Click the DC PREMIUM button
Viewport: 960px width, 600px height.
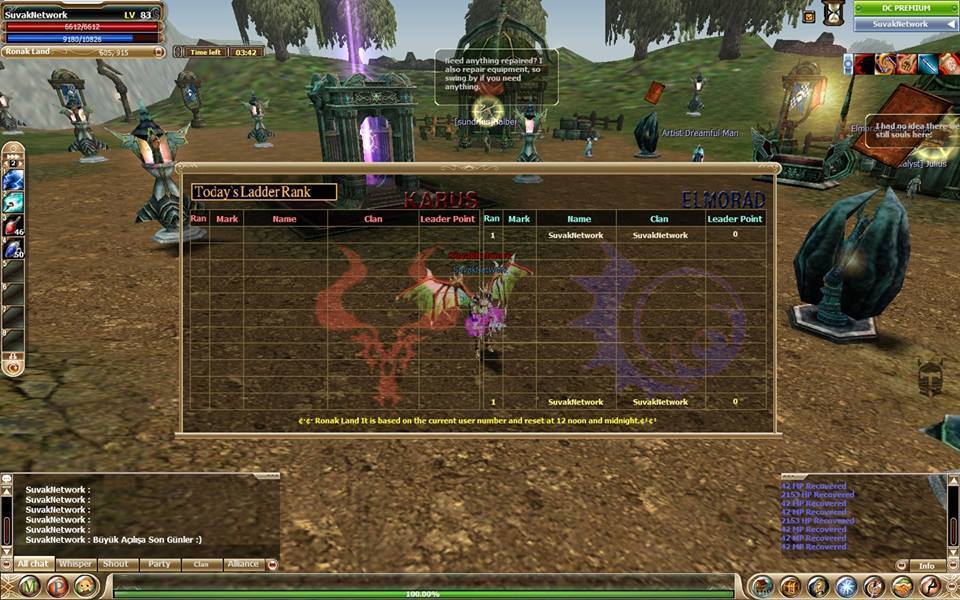click(905, 8)
